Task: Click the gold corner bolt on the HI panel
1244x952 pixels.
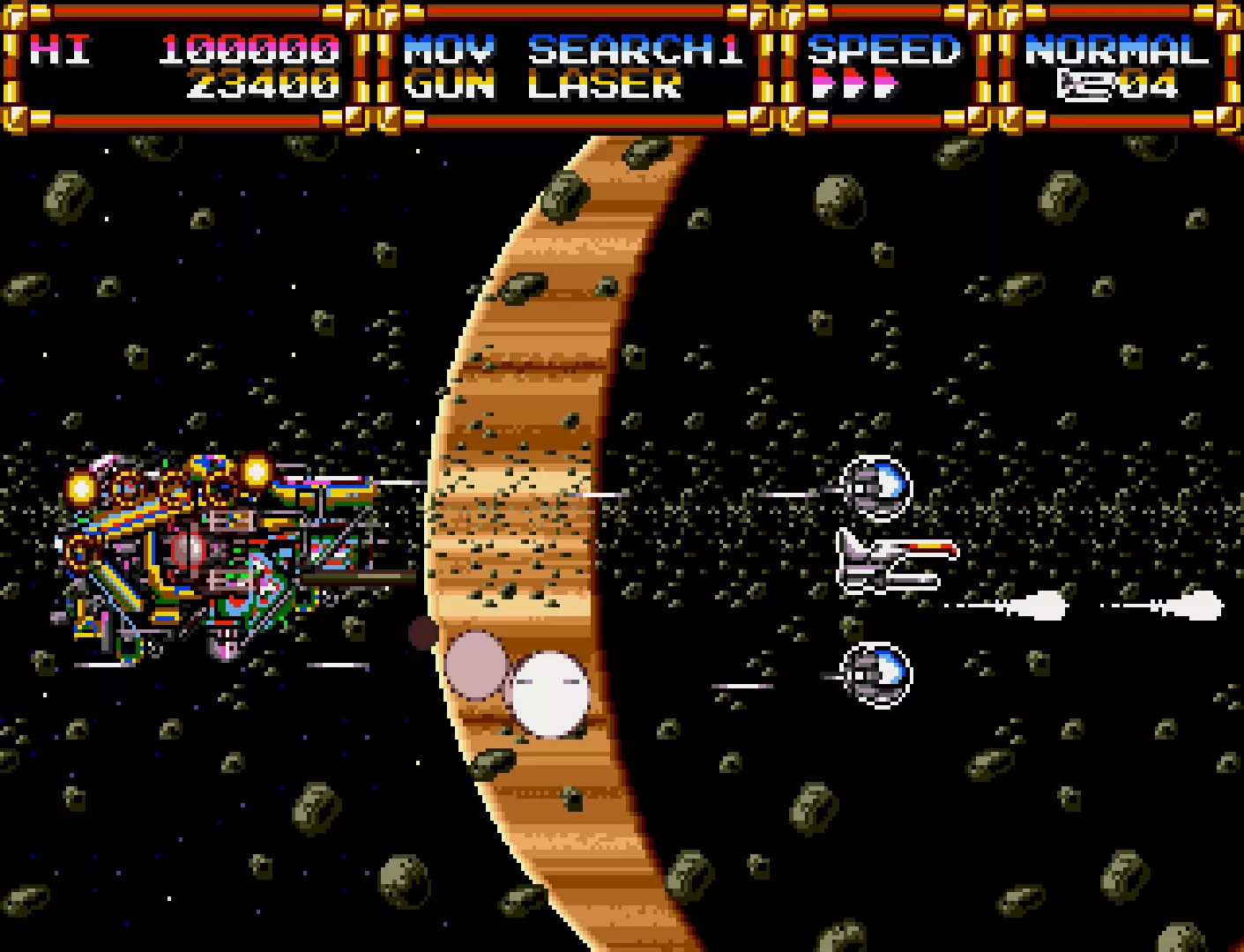Action: click(x=16, y=16)
